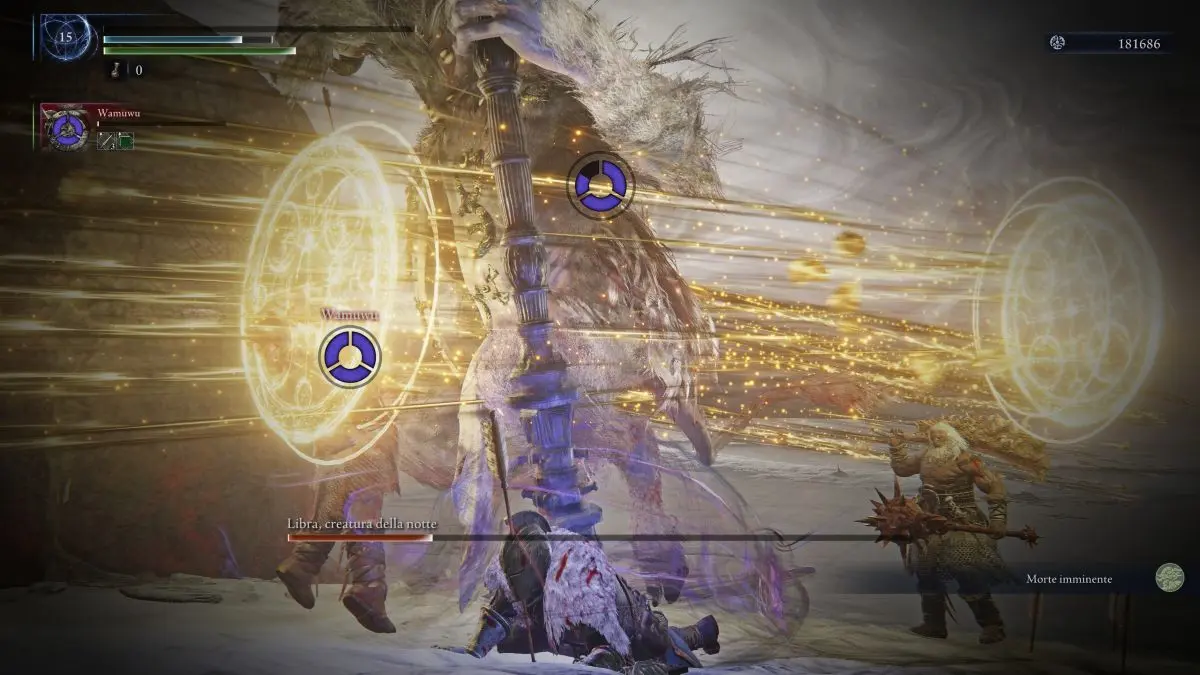The width and height of the screenshot is (1200, 675).
Task: Select the key item icon
Action: click(x=116, y=70)
